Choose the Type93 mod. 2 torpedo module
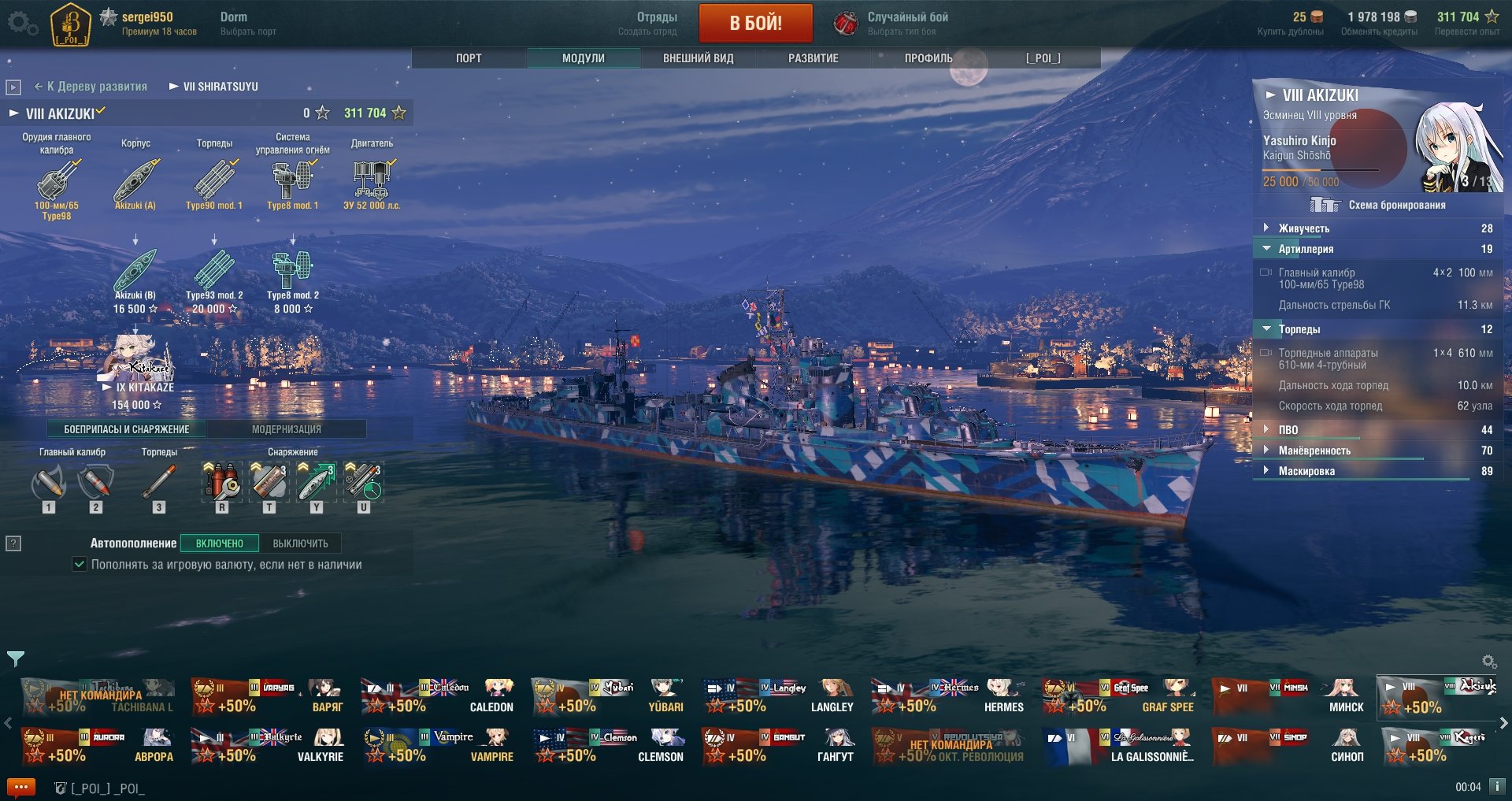Image resolution: width=1512 pixels, height=801 pixels. pyautogui.click(x=213, y=272)
